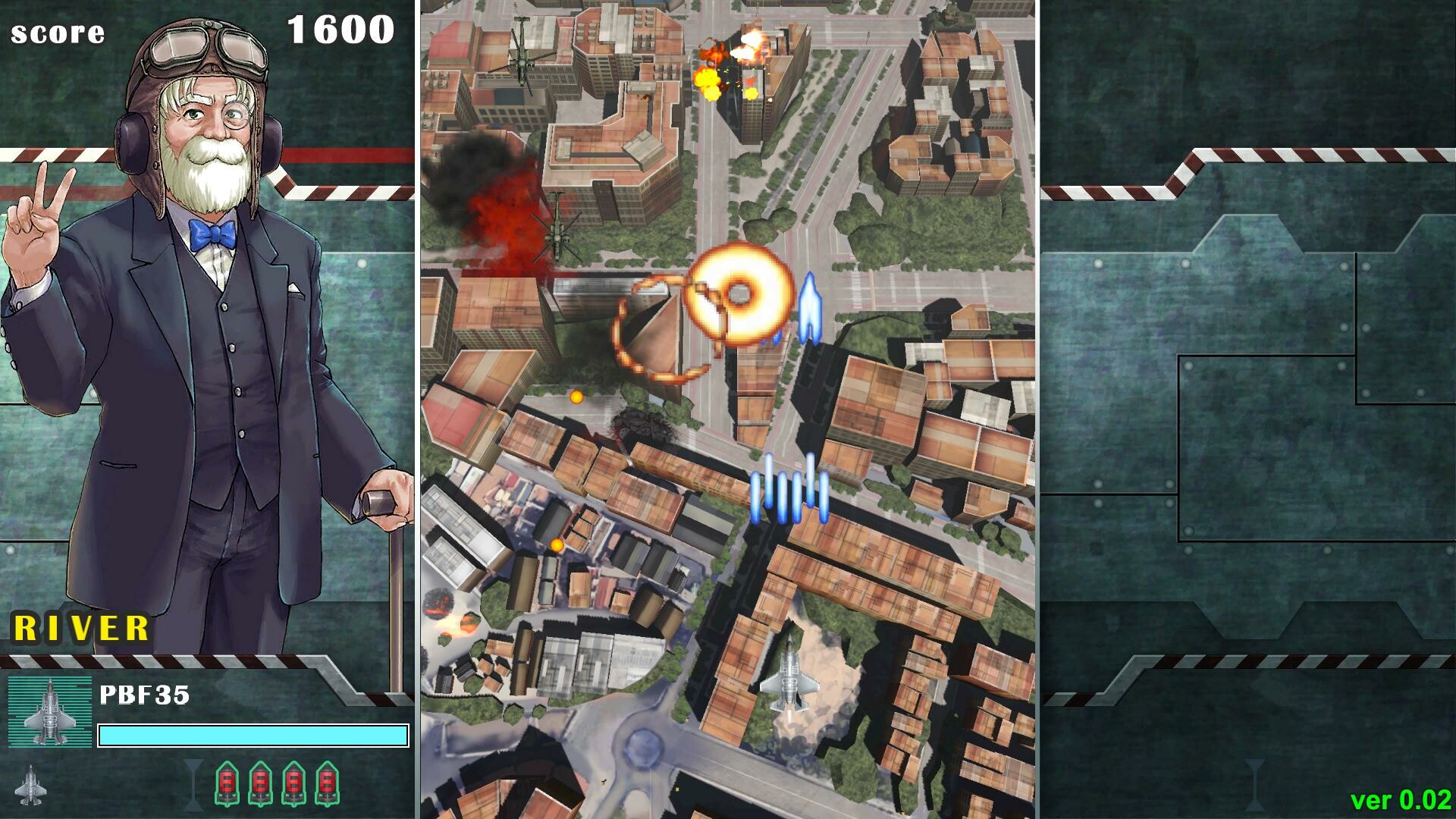1456x819 pixels.
Task: Click the PBF35 aircraft name text
Action: click(x=146, y=695)
